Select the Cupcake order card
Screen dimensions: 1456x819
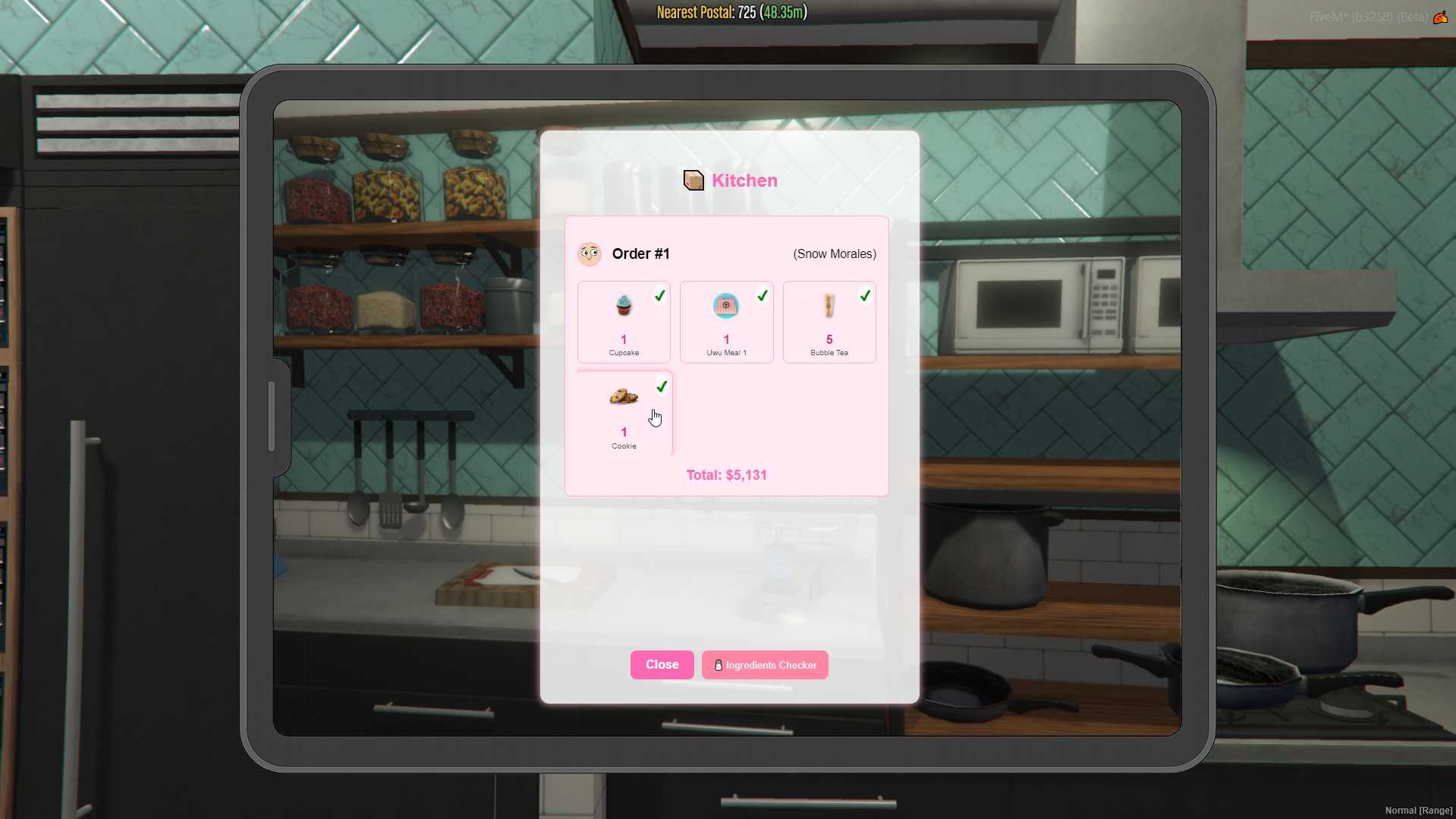(623, 322)
